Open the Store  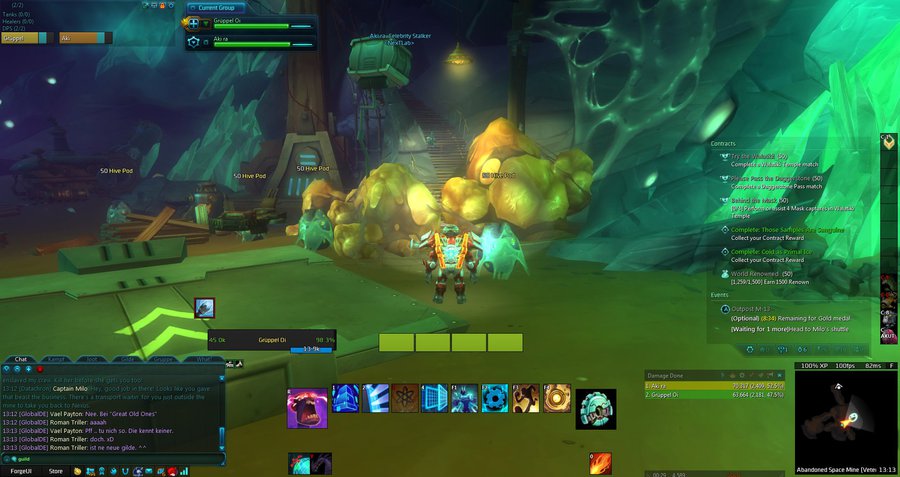click(56, 470)
